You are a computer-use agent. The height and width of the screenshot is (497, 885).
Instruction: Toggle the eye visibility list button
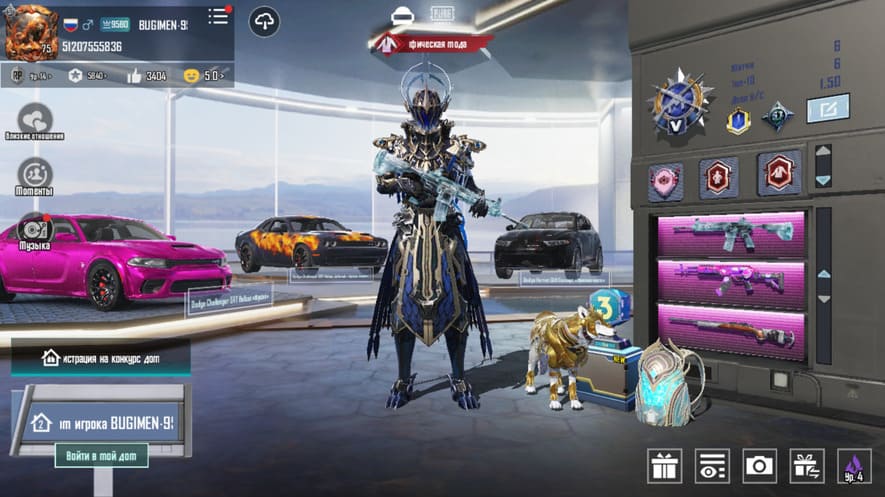coord(712,465)
